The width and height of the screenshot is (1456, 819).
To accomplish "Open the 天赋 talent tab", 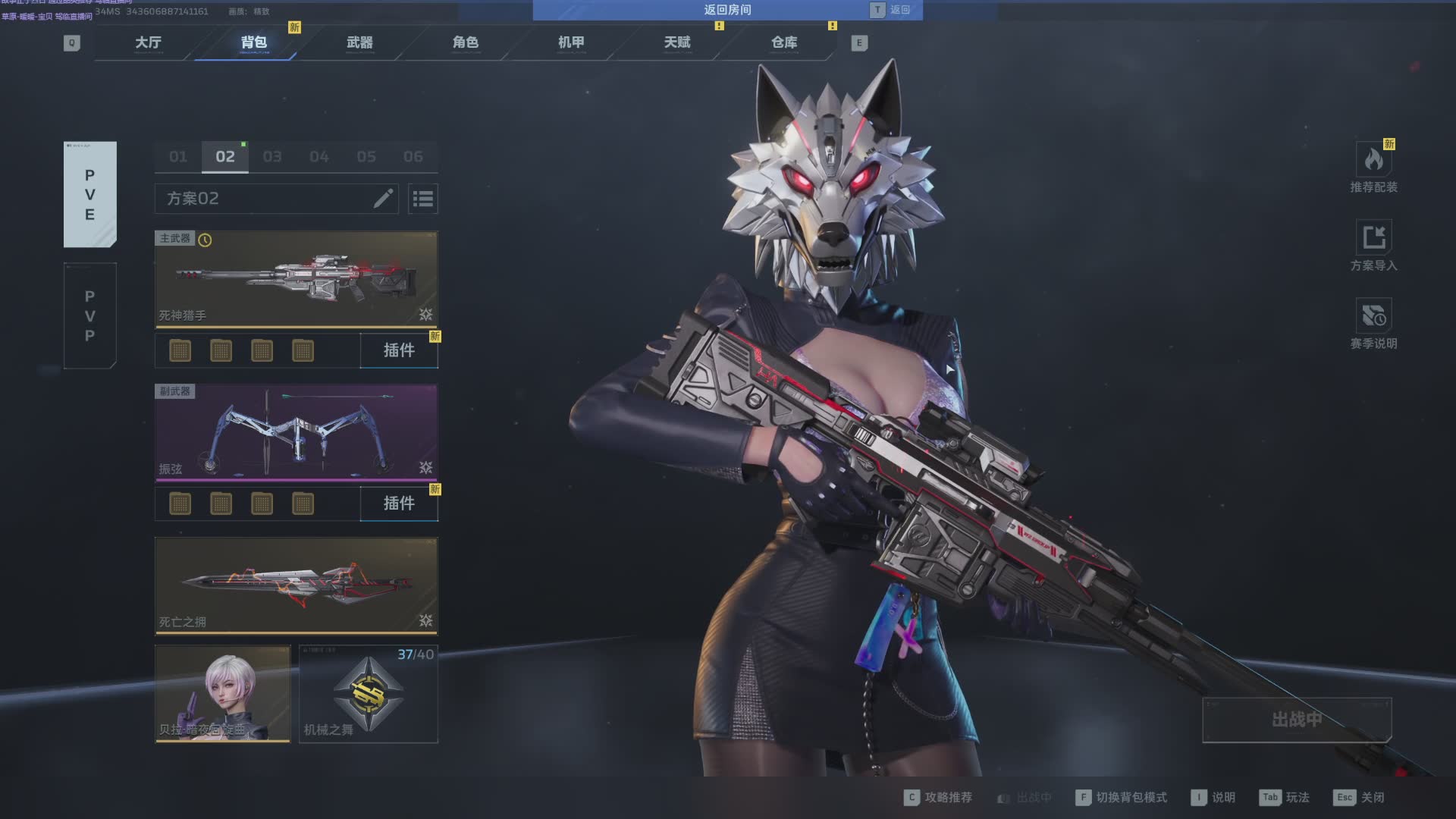I will [x=677, y=42].
